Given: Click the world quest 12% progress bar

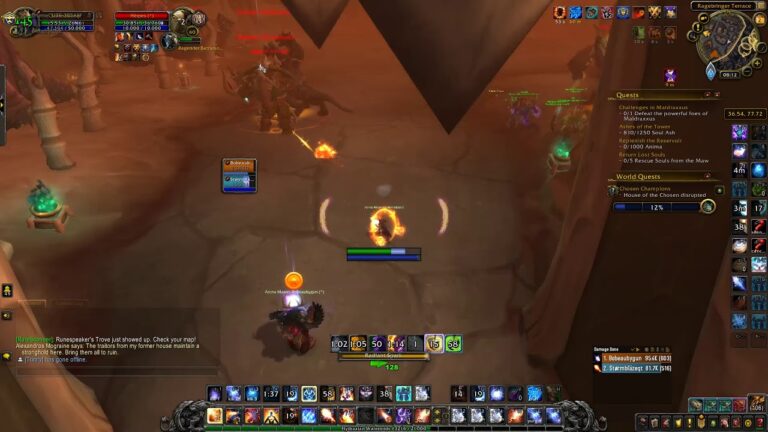Looking at the screenshot, I should tap(656, 207).
